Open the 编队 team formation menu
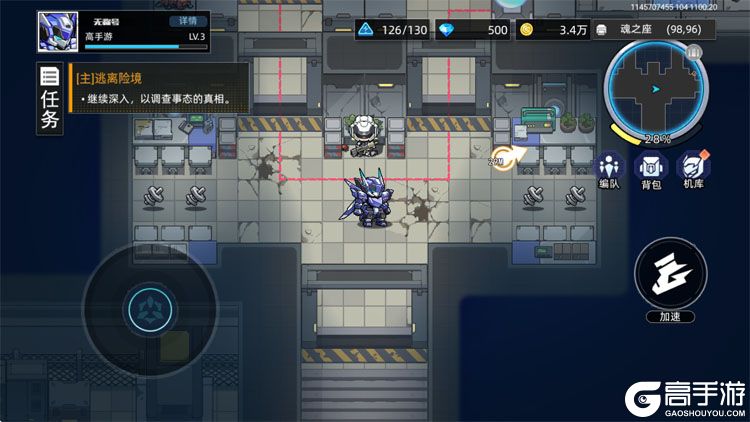 click(611, 170)
